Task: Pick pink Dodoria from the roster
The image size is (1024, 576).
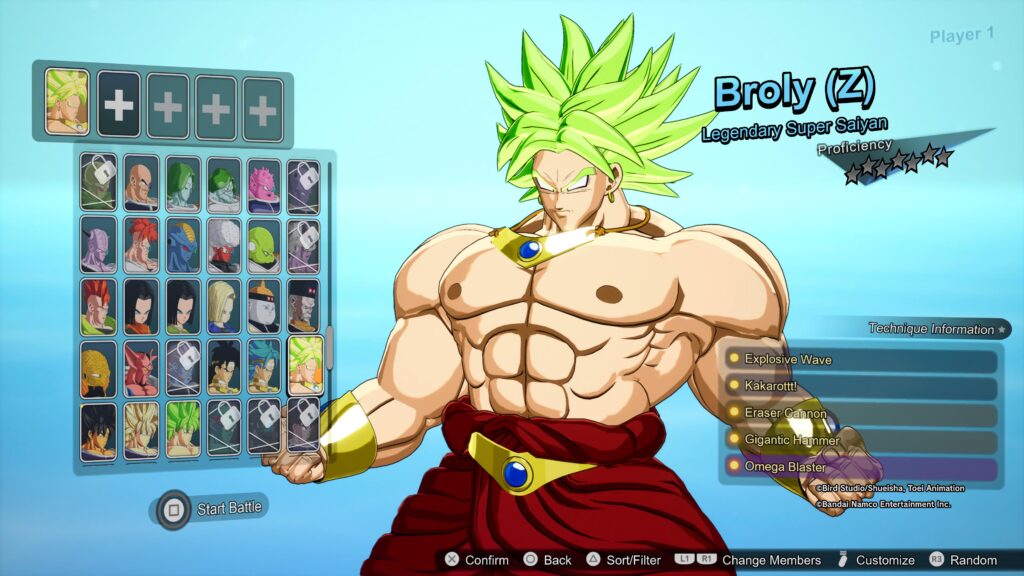Action: [263, 182]
